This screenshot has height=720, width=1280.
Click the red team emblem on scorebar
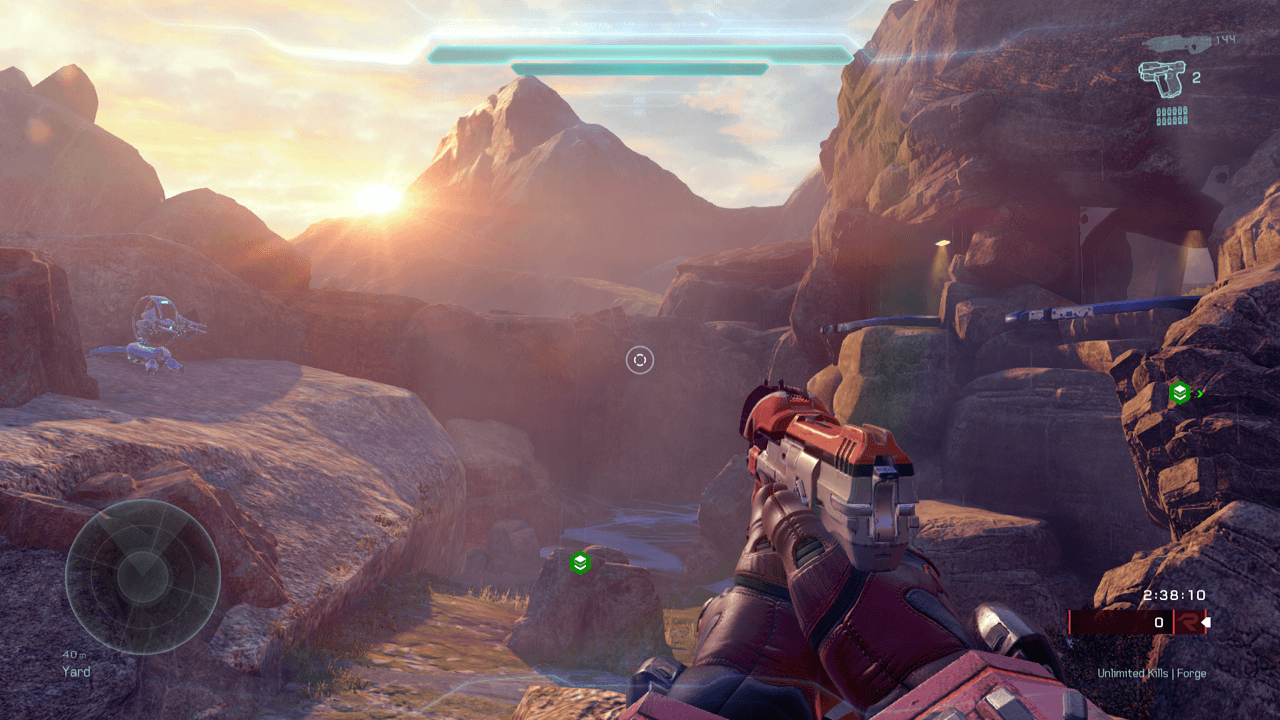[x=1190, y=622]
